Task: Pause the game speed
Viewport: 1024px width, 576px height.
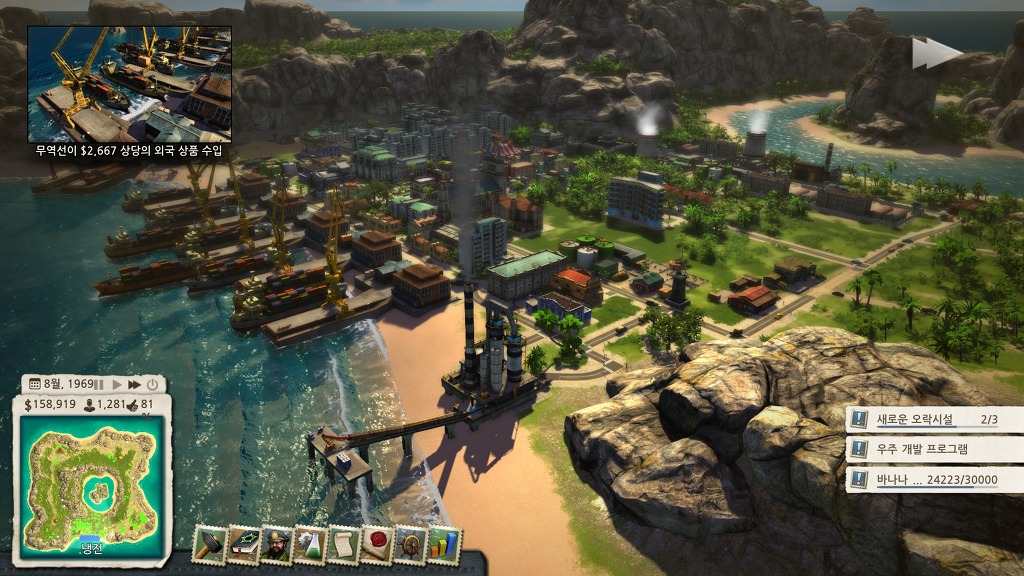Action: (99, 384)
